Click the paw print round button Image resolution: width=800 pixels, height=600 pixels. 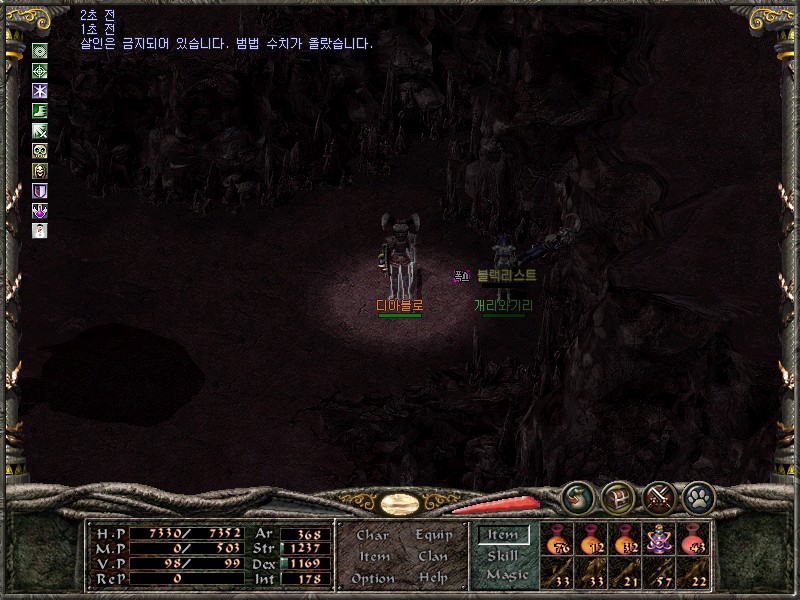(x=697, y=496)
